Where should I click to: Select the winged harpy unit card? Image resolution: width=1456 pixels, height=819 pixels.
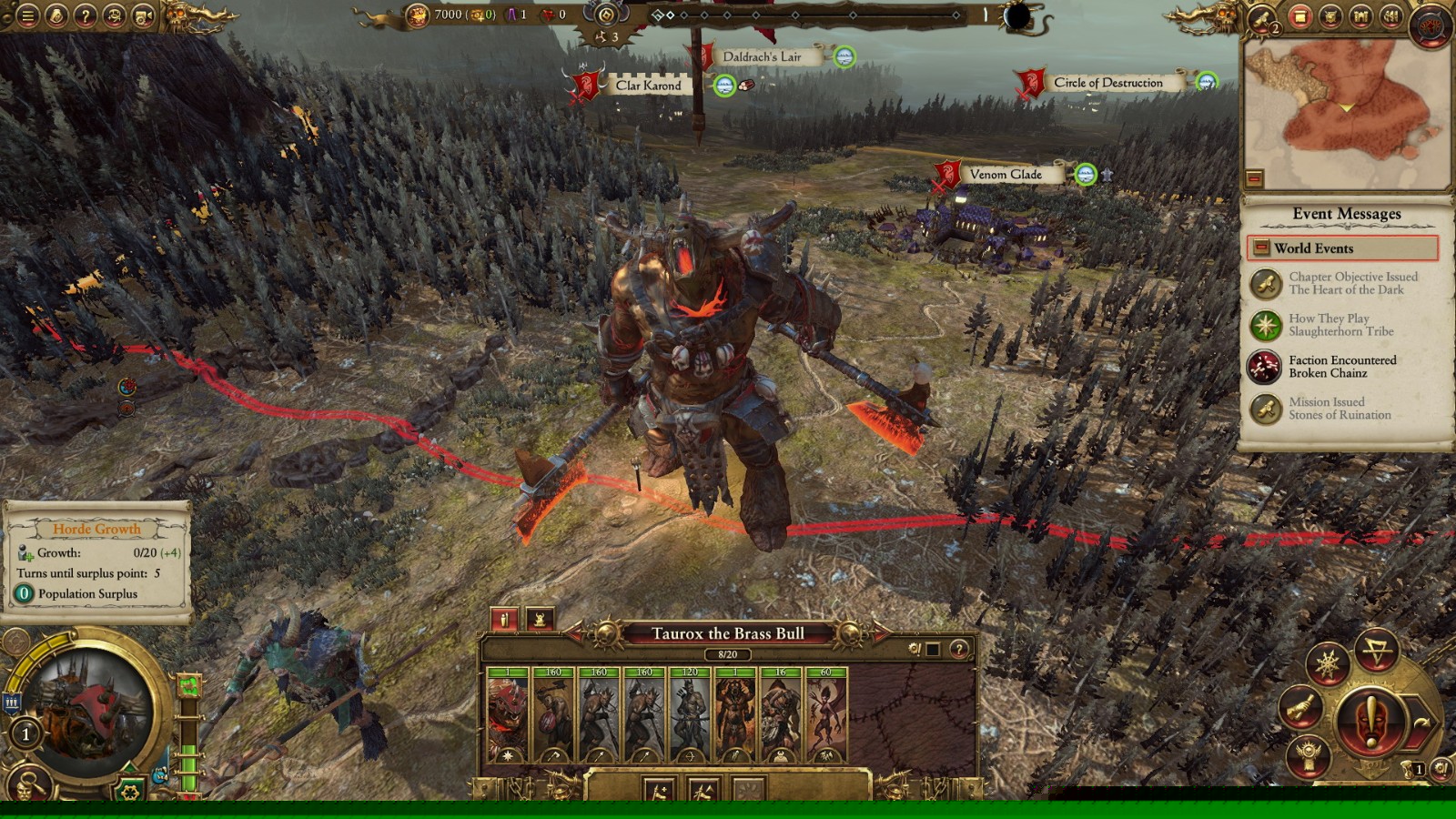pos(825,715)
